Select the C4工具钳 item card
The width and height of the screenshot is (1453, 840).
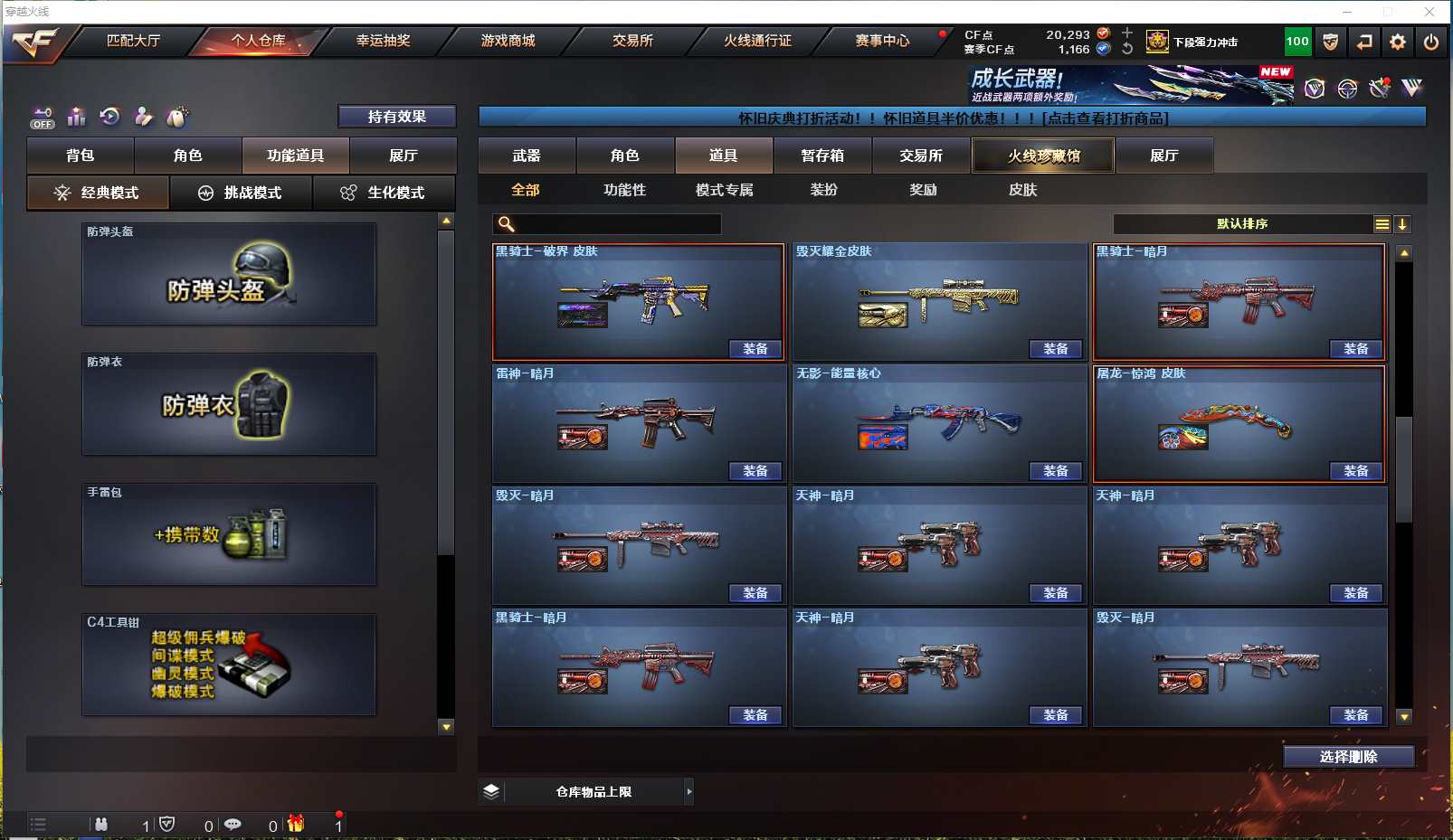coord(229,665)
